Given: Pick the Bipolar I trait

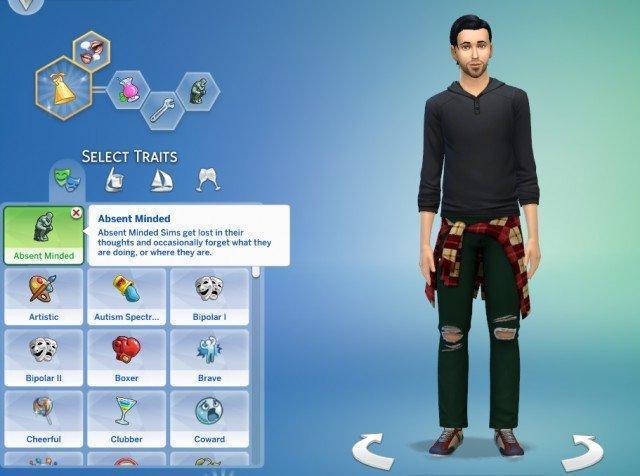Looking at the screenshot, I should (x=209, y=297).
